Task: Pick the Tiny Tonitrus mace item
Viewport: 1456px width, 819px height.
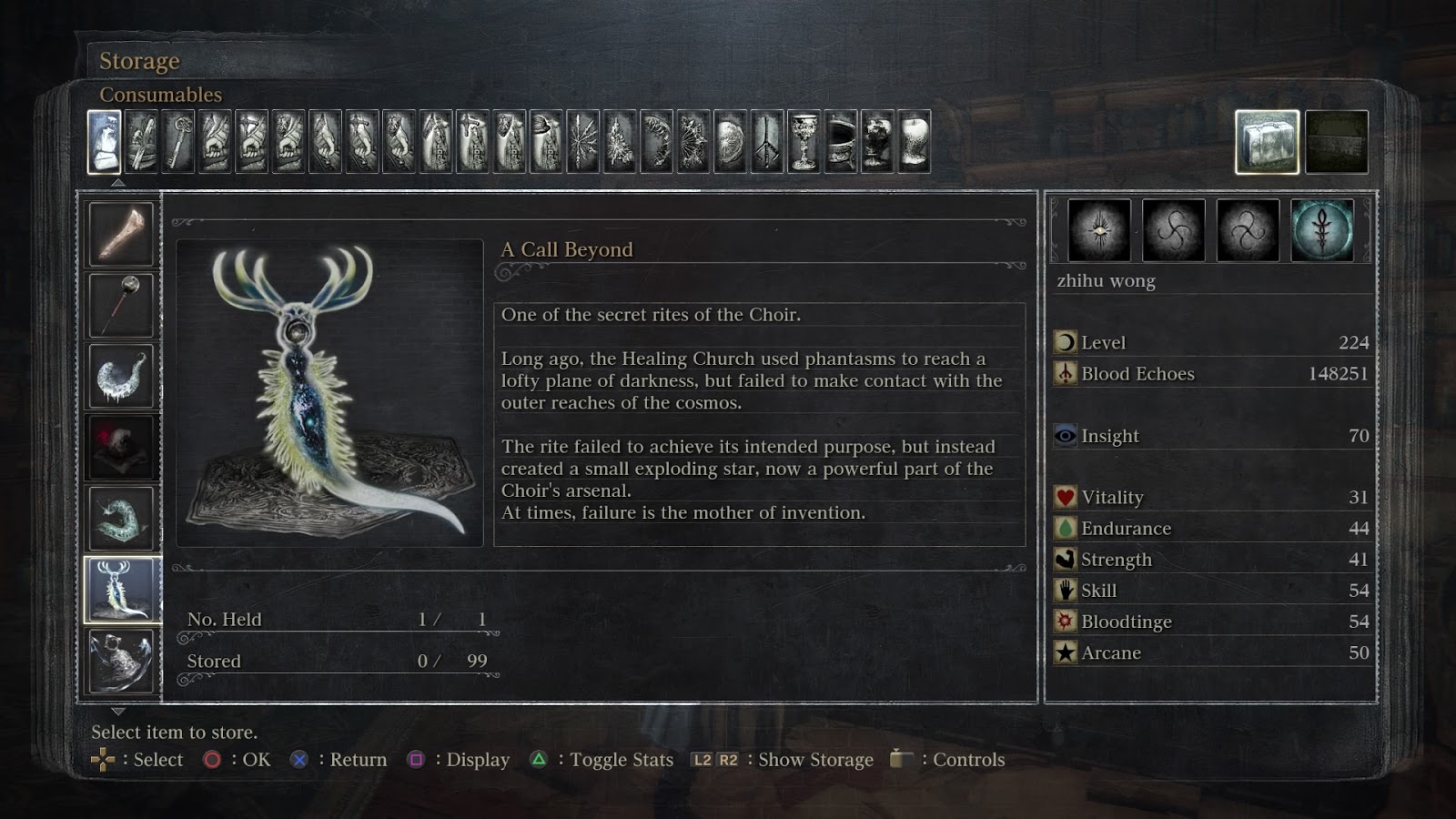Action: click(x=122, y=305)
